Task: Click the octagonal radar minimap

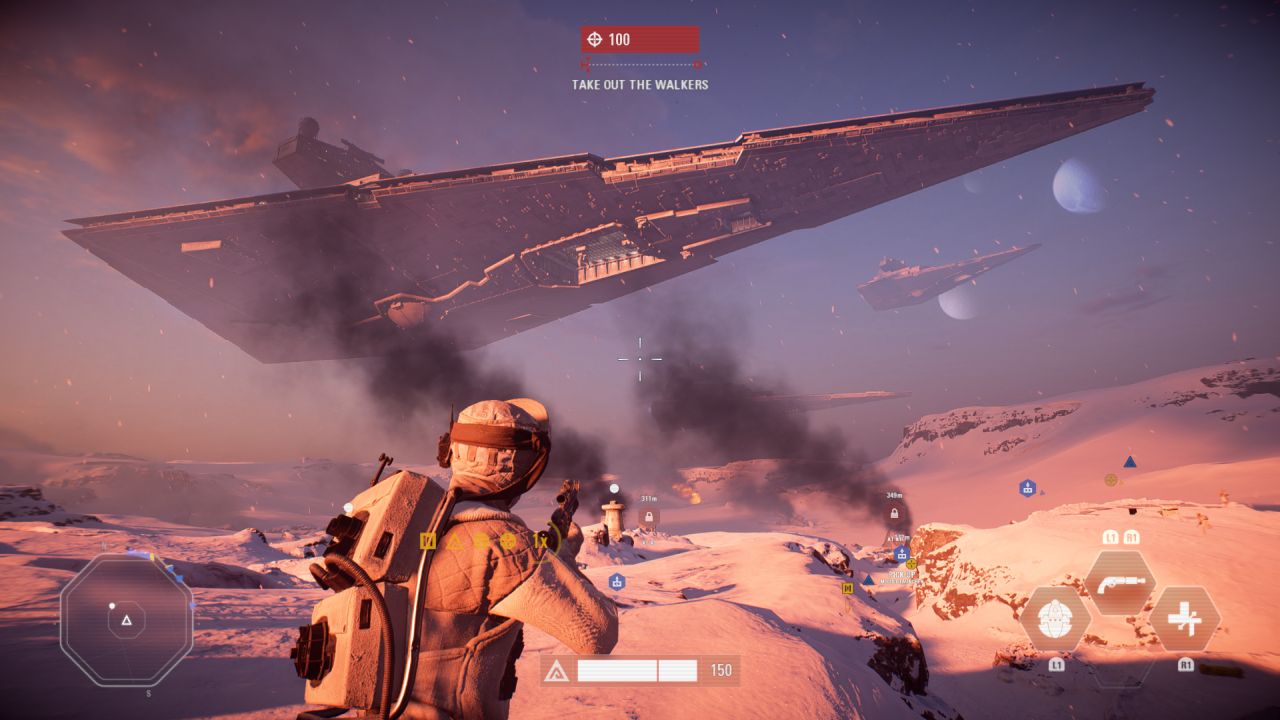Action: tap(126, 620)
